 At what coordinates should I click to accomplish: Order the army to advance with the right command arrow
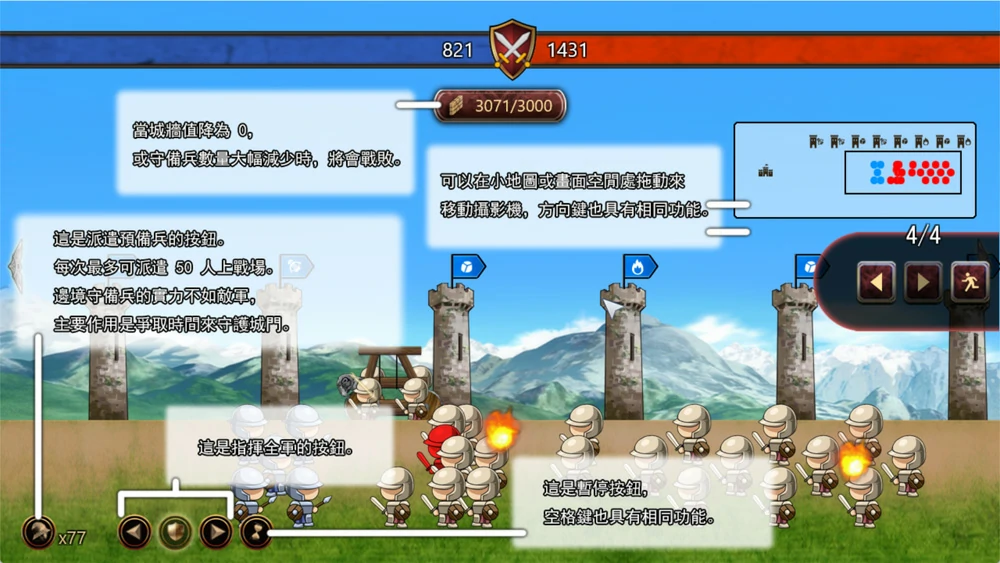[x=215, y=531]
